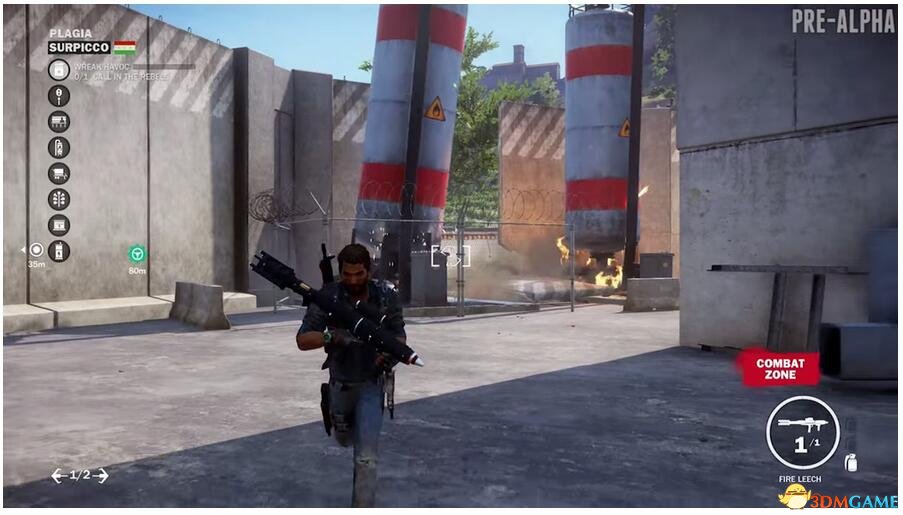Image resolution: width=903 pixels, height=515 pixels.
Task: Select the white circle objective marker
Action: [x=37, y=249]
